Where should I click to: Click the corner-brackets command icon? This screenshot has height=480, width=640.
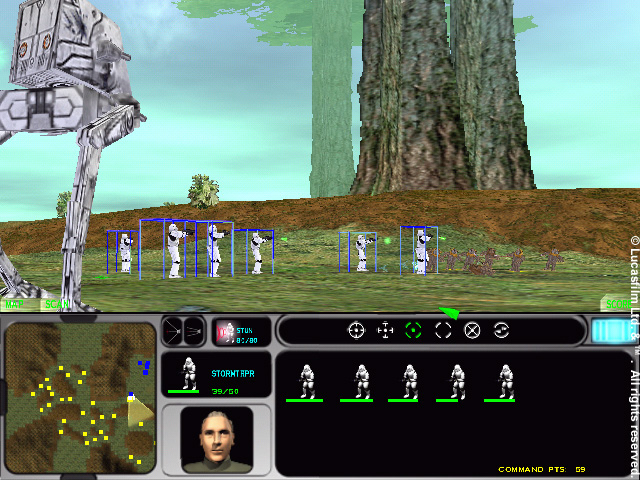(443, 330)
